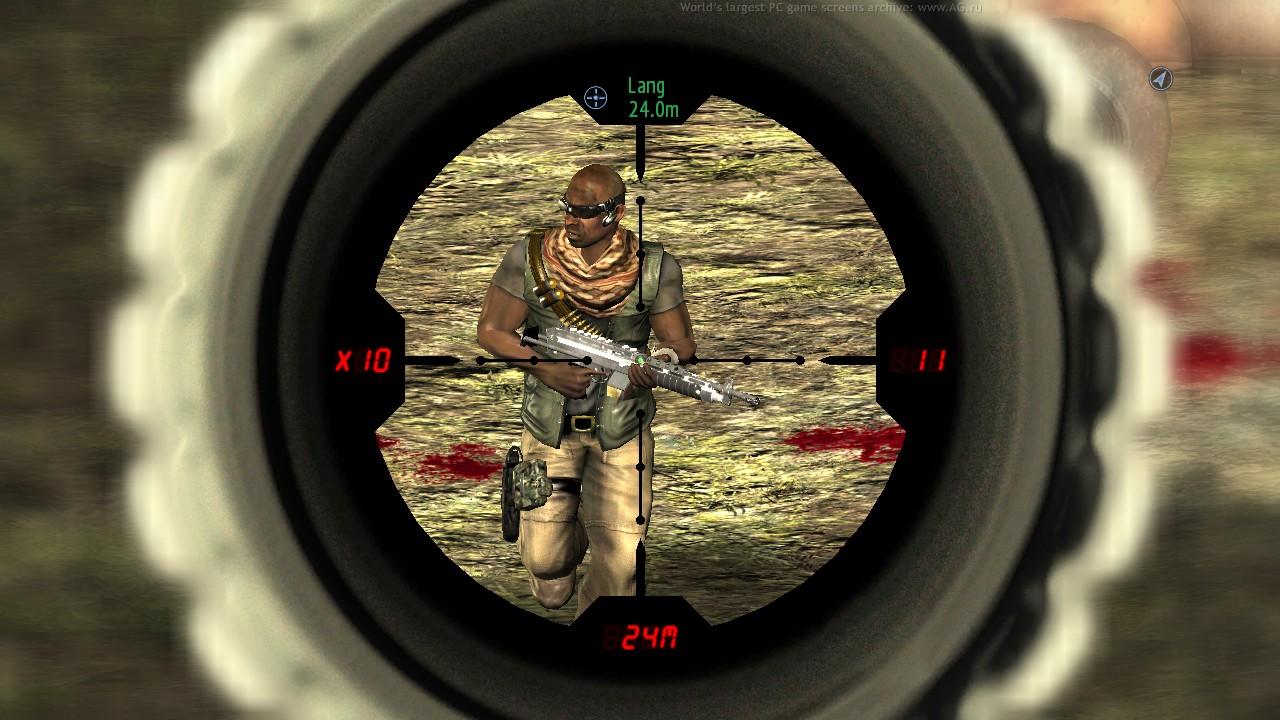Click the enemy's thigh holster pouch
The image size is (1280, 720).
(532, 480)
